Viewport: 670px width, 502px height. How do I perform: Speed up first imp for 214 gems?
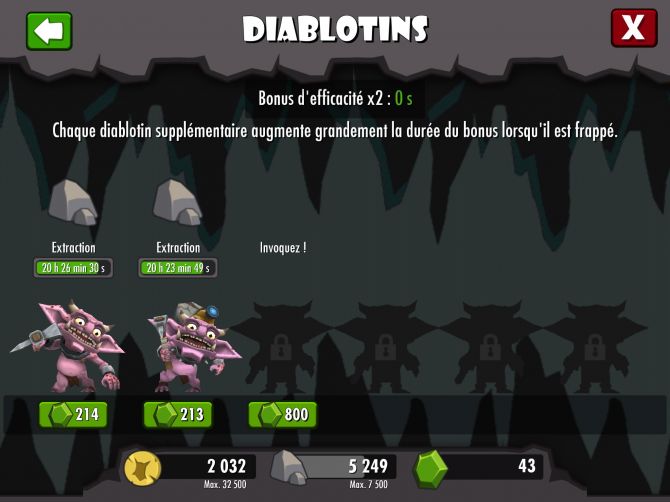(73, 414)
